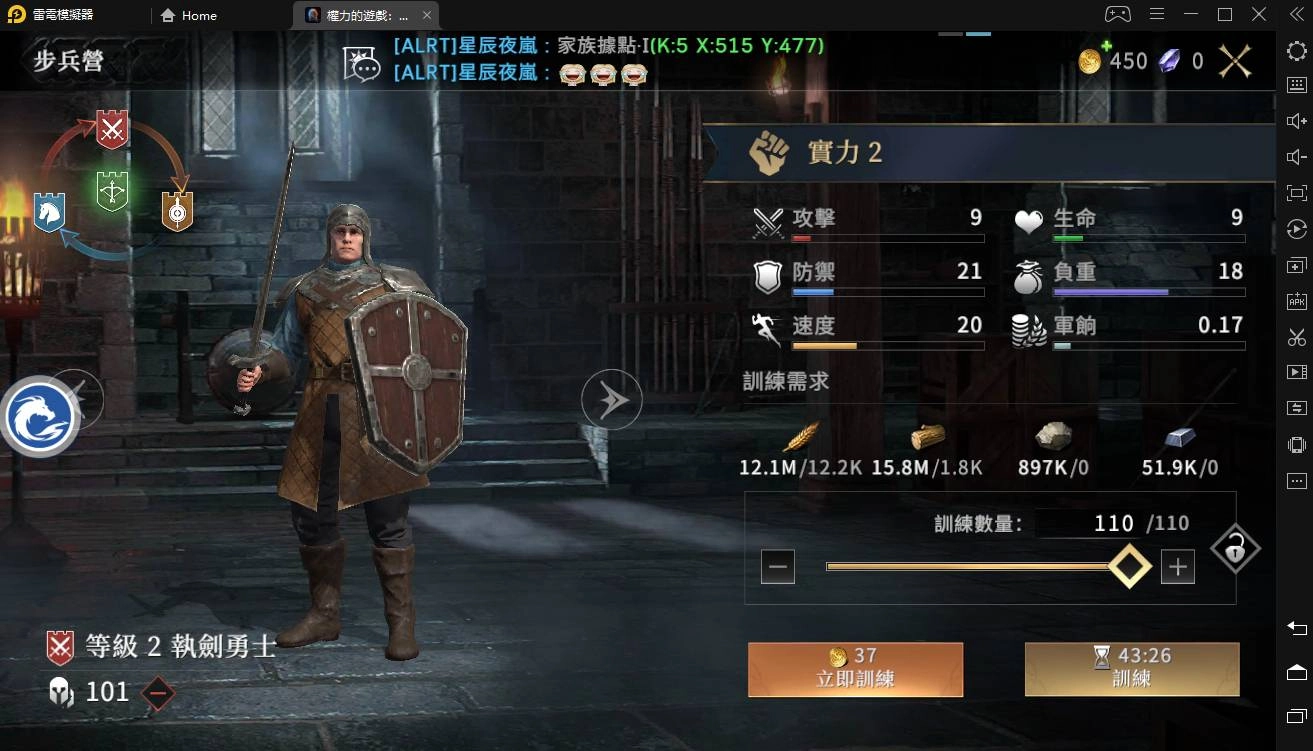Select the gold spearman shield icon
Viewport: 1313px width, 751px height.
pos(178,213)
